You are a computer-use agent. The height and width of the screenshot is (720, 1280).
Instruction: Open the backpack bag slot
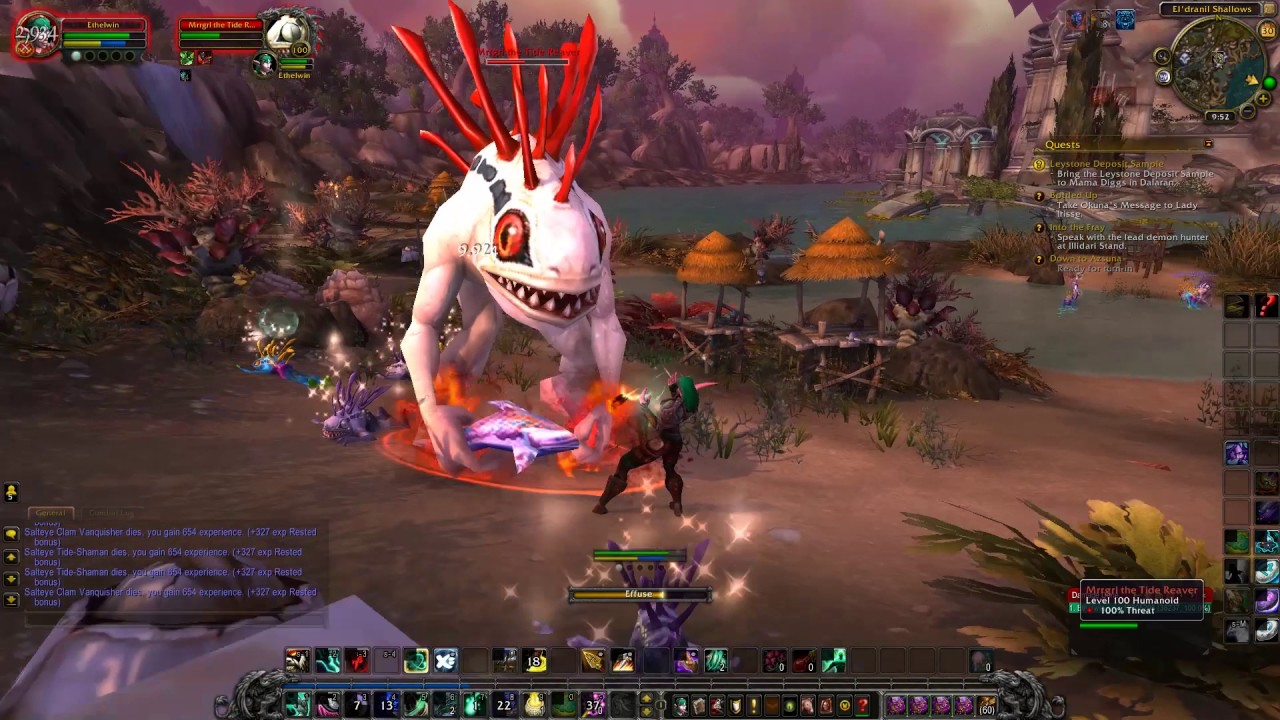[988, 706]
